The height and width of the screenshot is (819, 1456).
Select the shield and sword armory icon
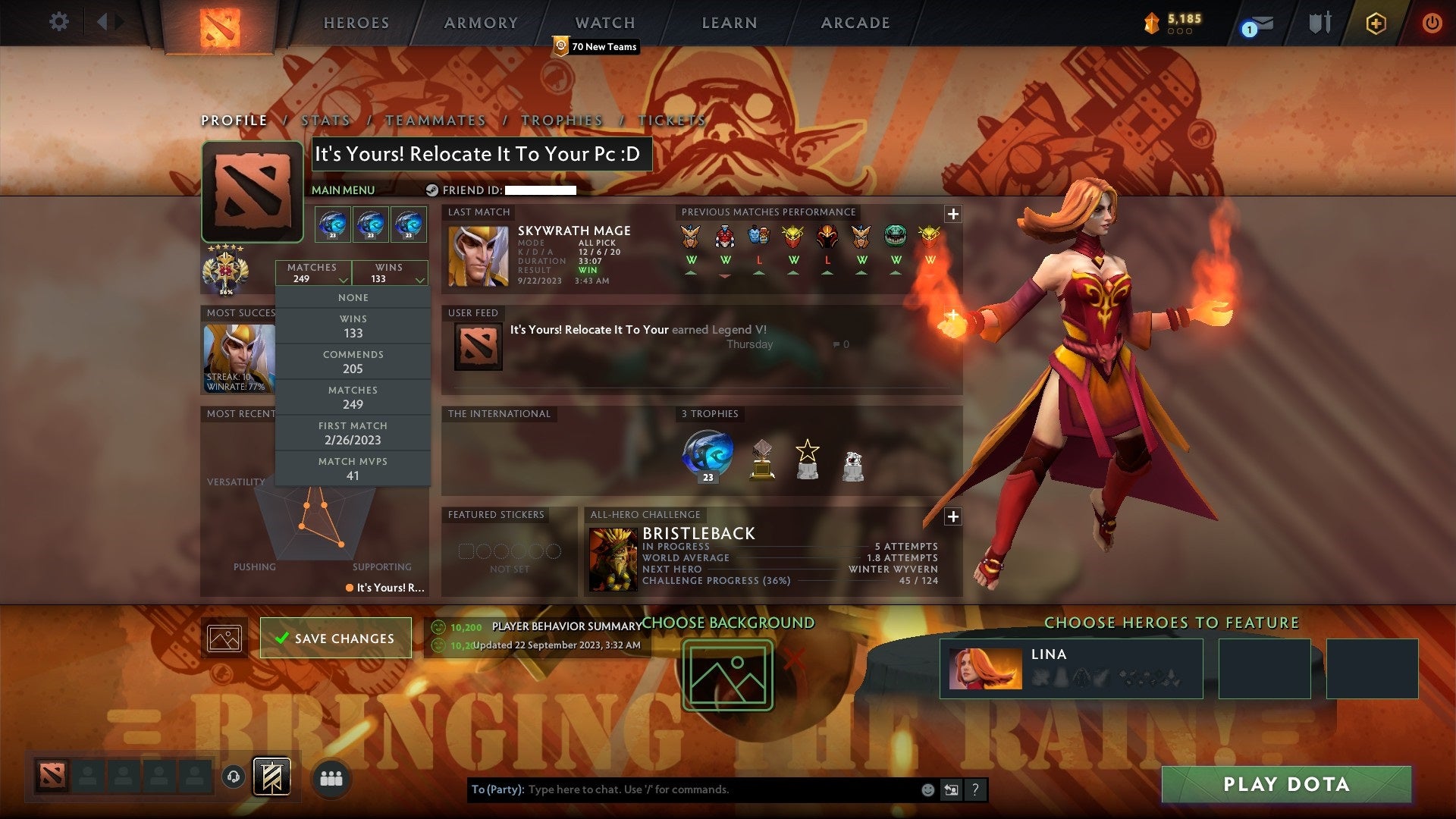pyautogui.click(x=1319, y=23)
